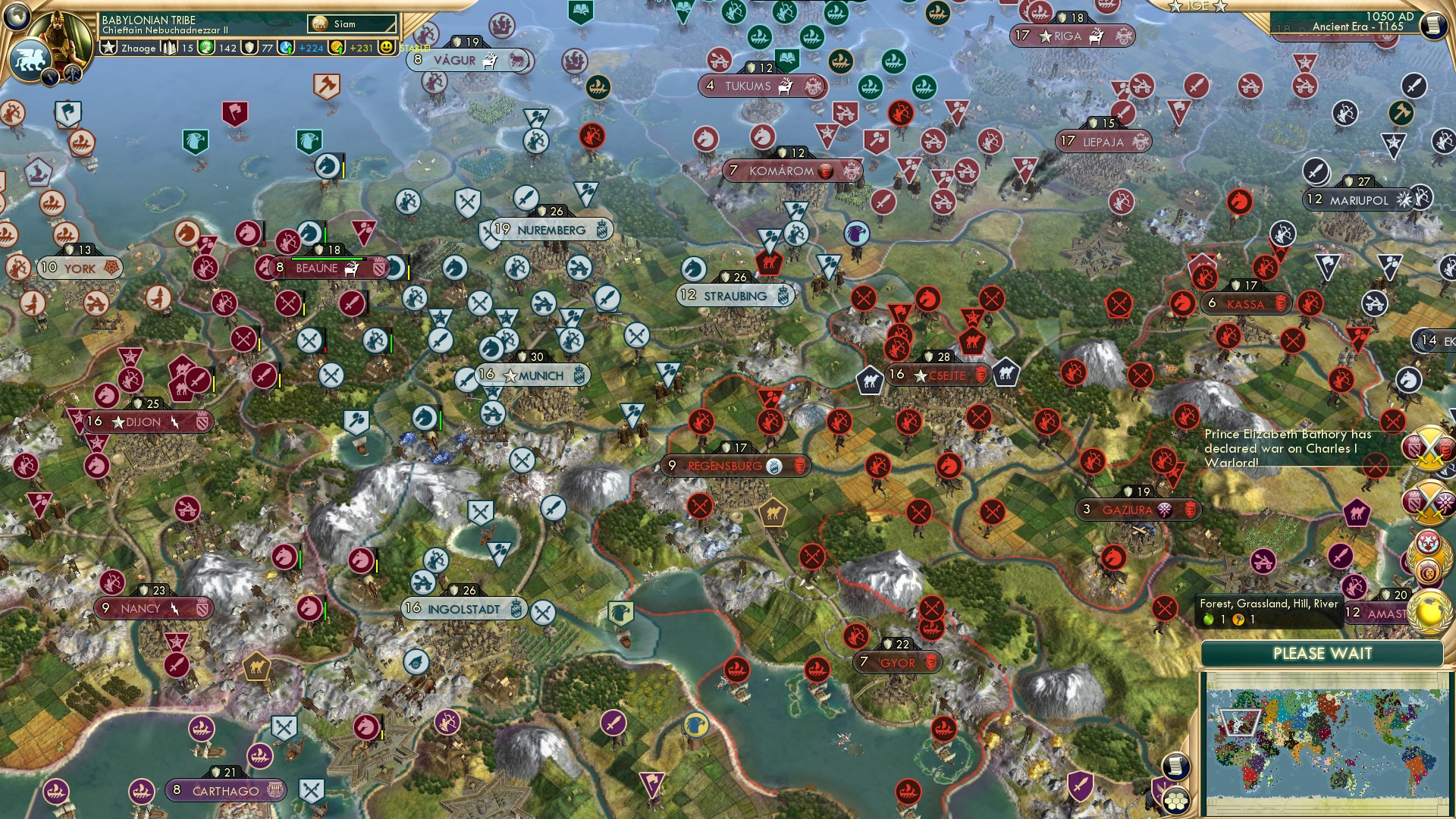Select the Babylonian winged-lion crest icon top-left
The image size is (1456, 819).
pos(30,57)
